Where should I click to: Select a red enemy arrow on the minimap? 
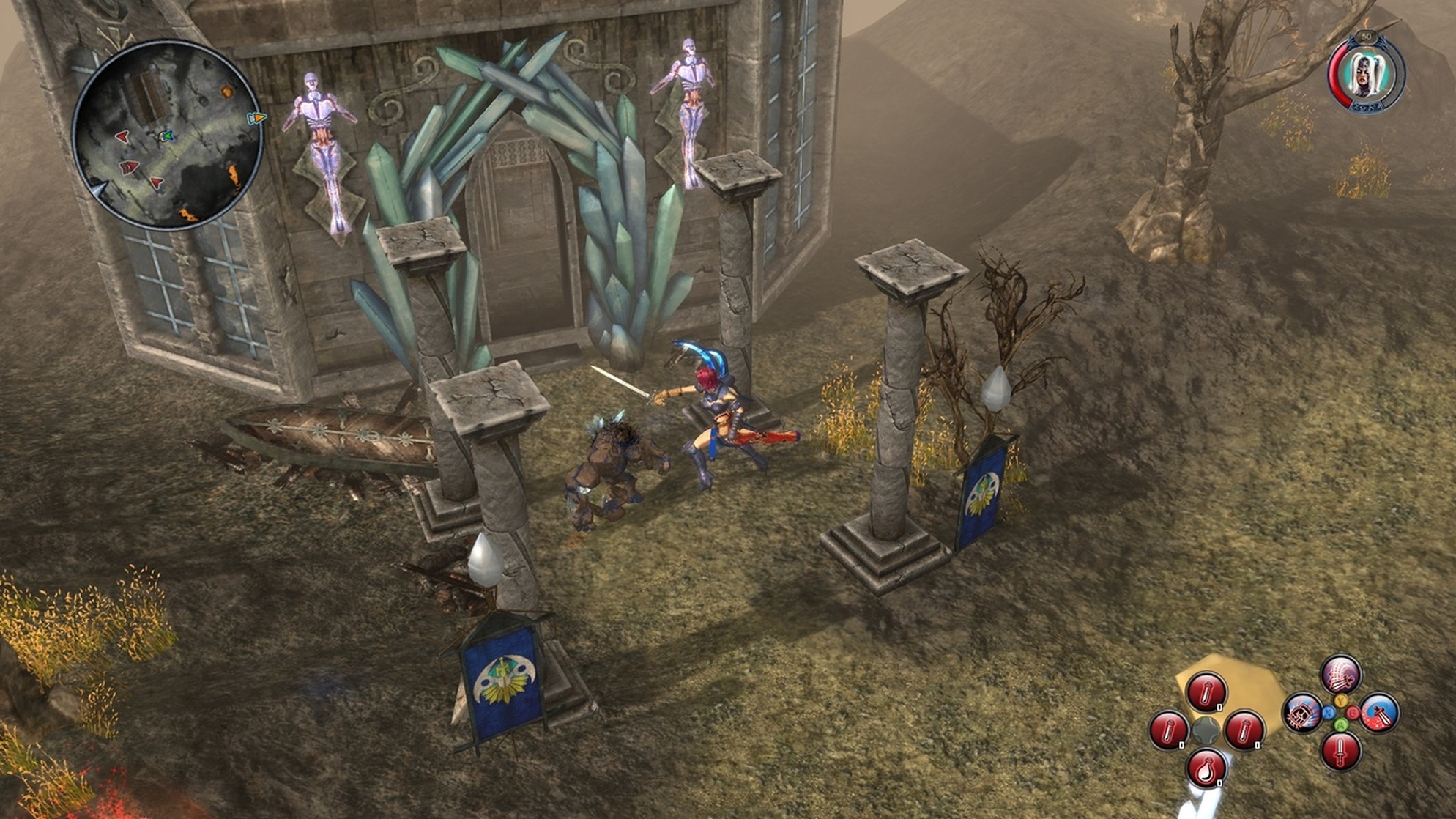click(x=121, y=136)
